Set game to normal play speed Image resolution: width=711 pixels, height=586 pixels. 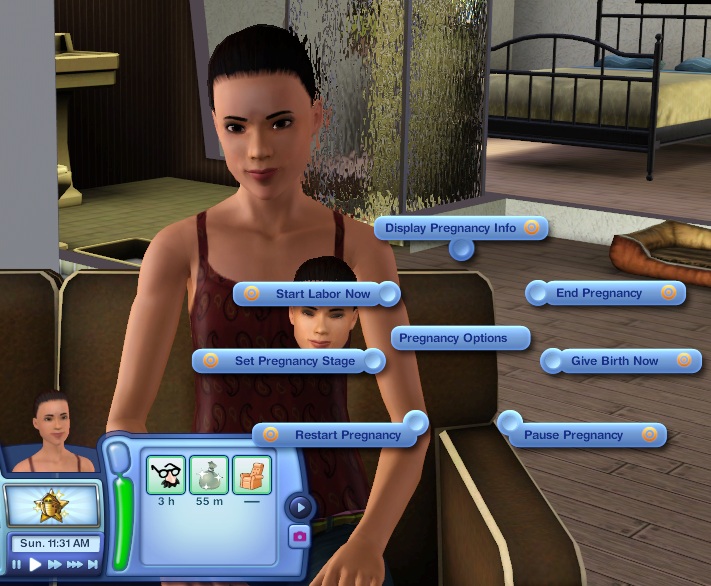coord(35,565)
